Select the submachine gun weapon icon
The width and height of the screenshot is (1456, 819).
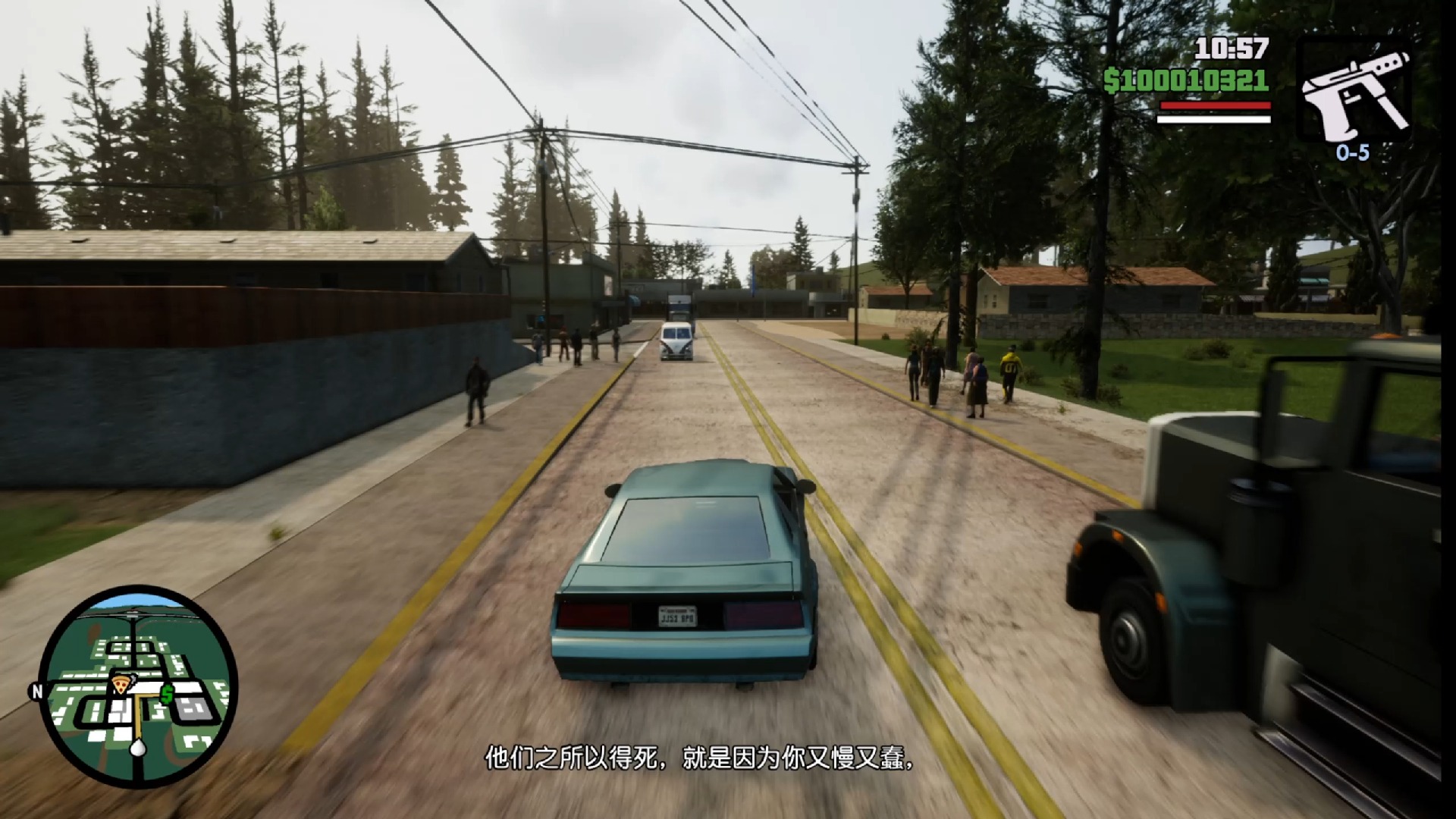coord(1354,93)
